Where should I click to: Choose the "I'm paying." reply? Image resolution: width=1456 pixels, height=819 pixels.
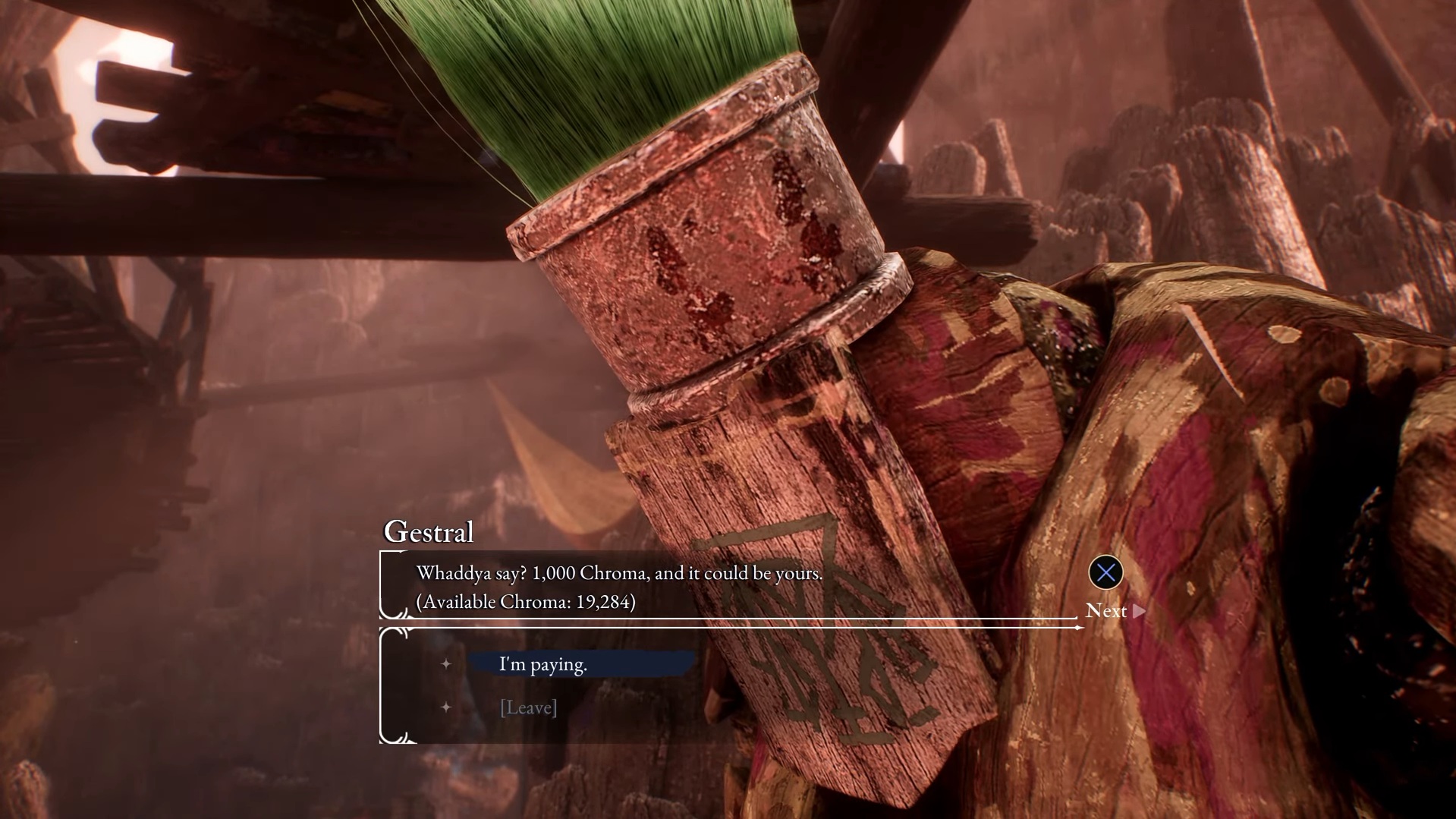(543, 664)
